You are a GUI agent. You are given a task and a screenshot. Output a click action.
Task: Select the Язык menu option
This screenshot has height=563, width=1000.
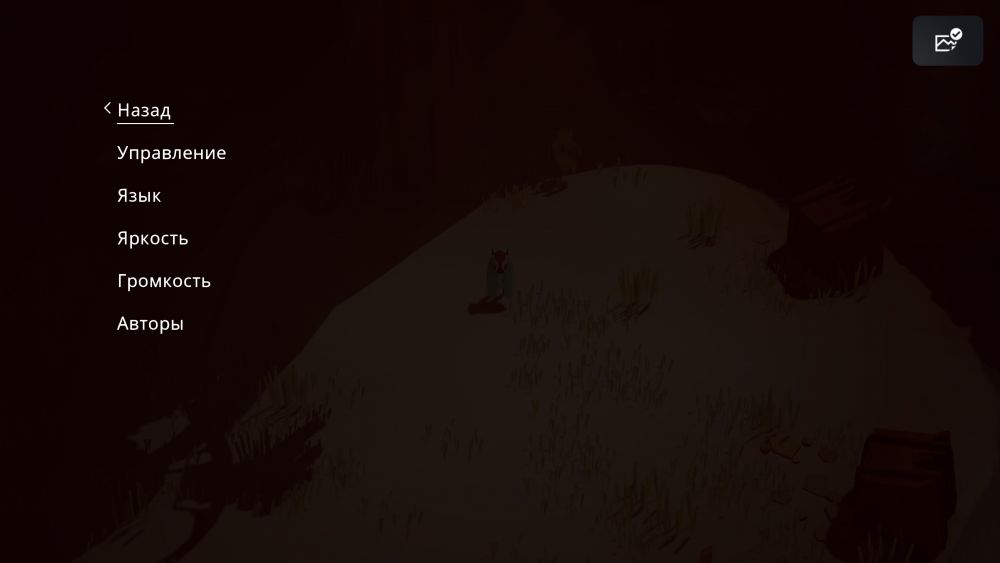click(x=139, y=196)
